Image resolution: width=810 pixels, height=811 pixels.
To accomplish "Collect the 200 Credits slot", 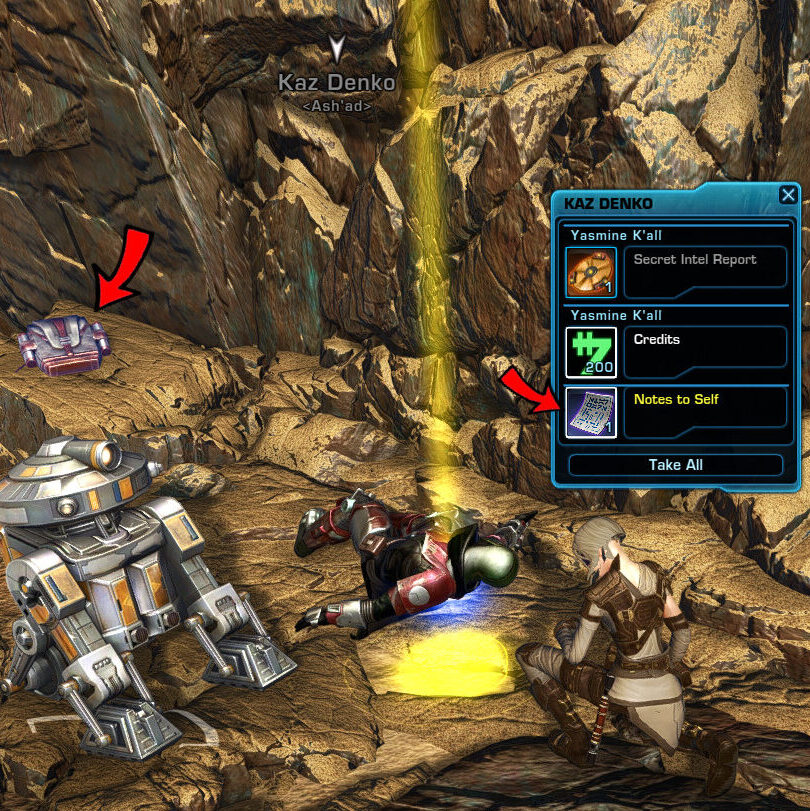I will (591, 352).
